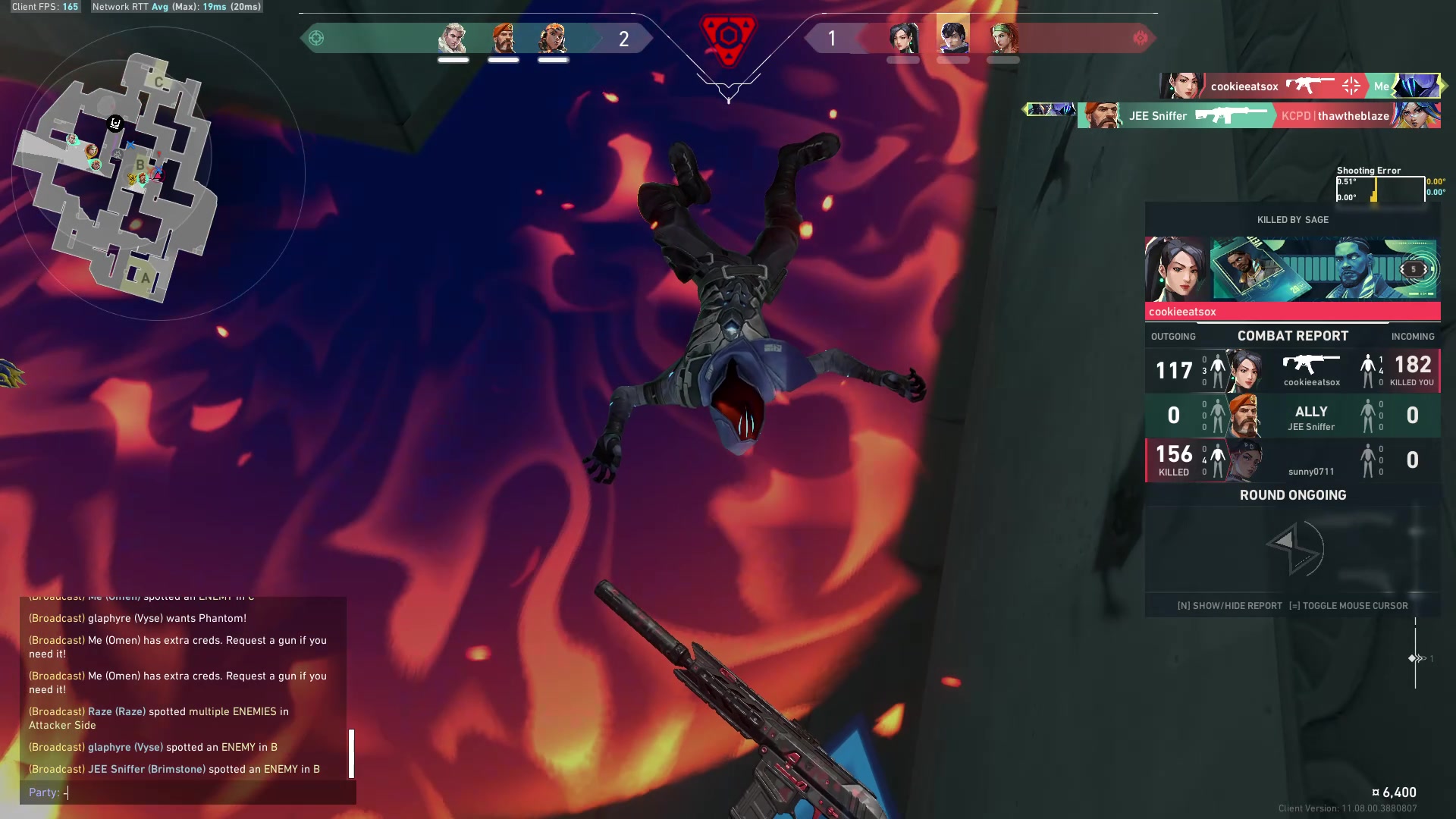
Task: Click the chat log scrollbar
Action: coord(351,753)
